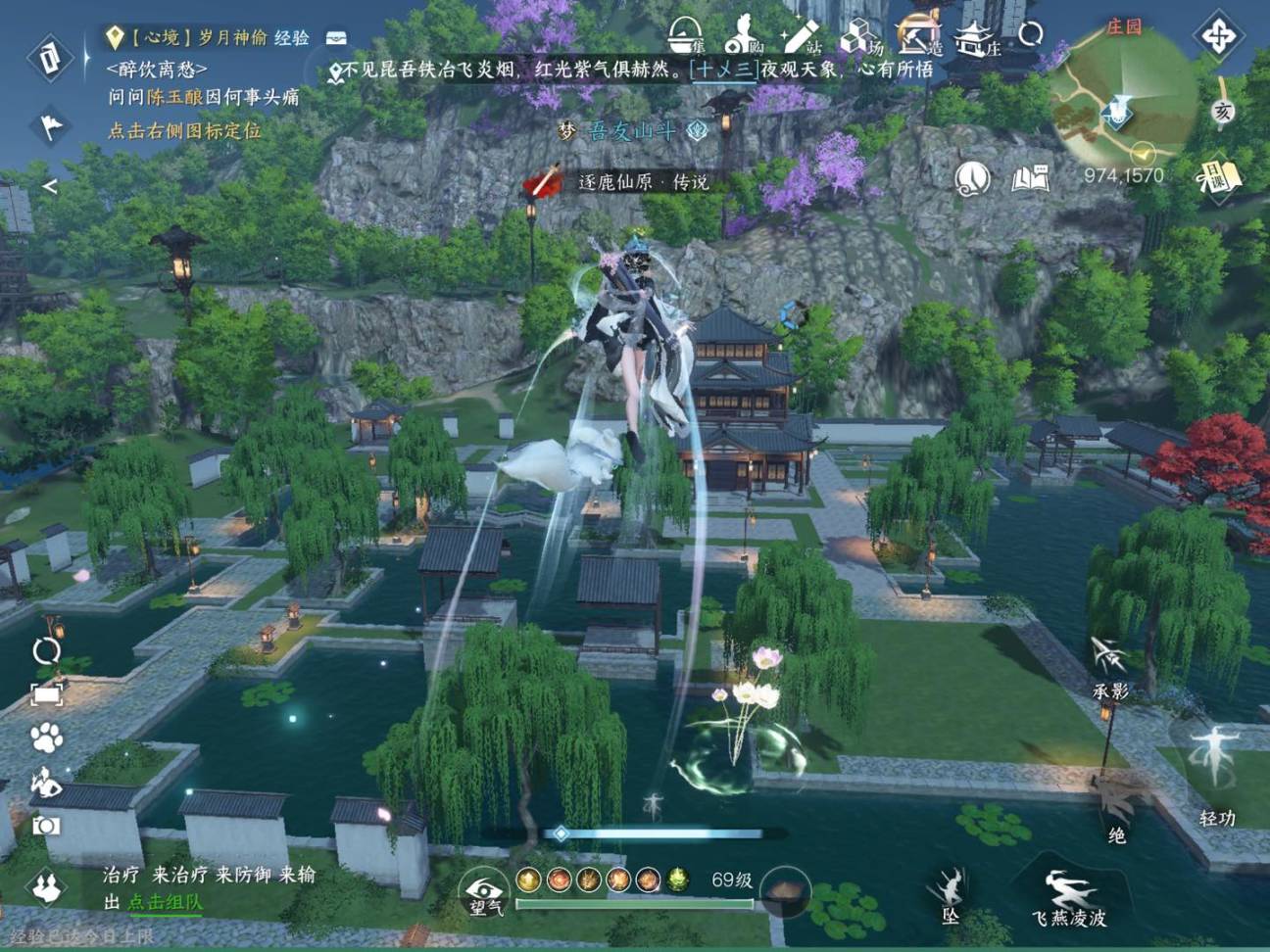Open the 庄 (manor) pavilion icon

click(973, 37)
